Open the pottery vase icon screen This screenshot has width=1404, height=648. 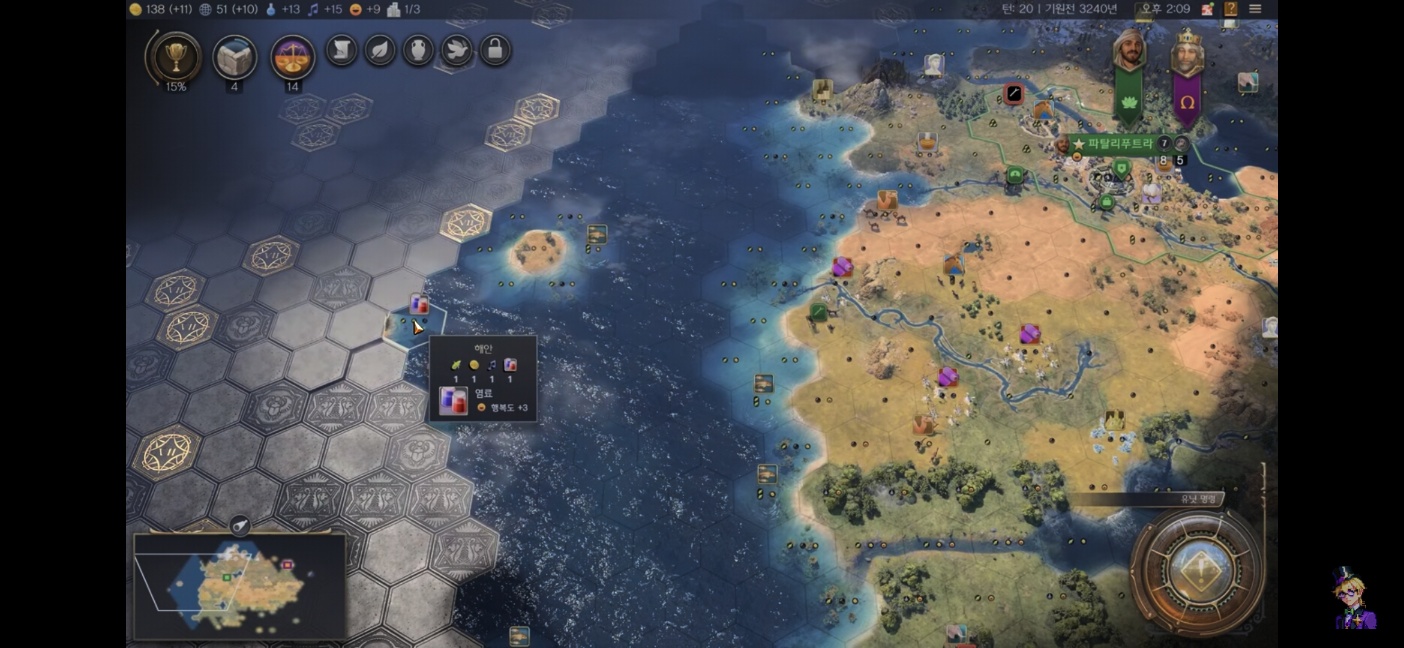pos(418,50)
